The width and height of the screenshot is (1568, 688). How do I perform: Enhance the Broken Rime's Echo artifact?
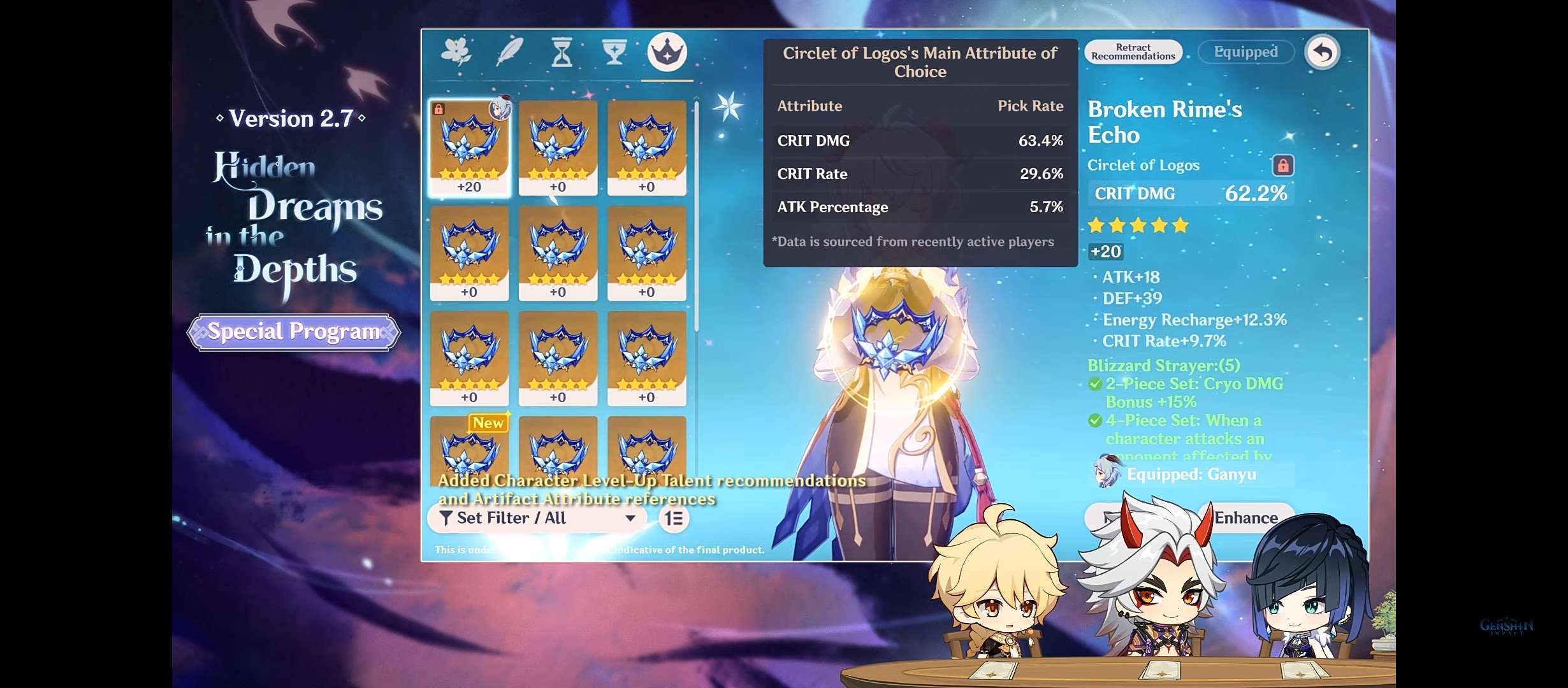click(1245, 518)
